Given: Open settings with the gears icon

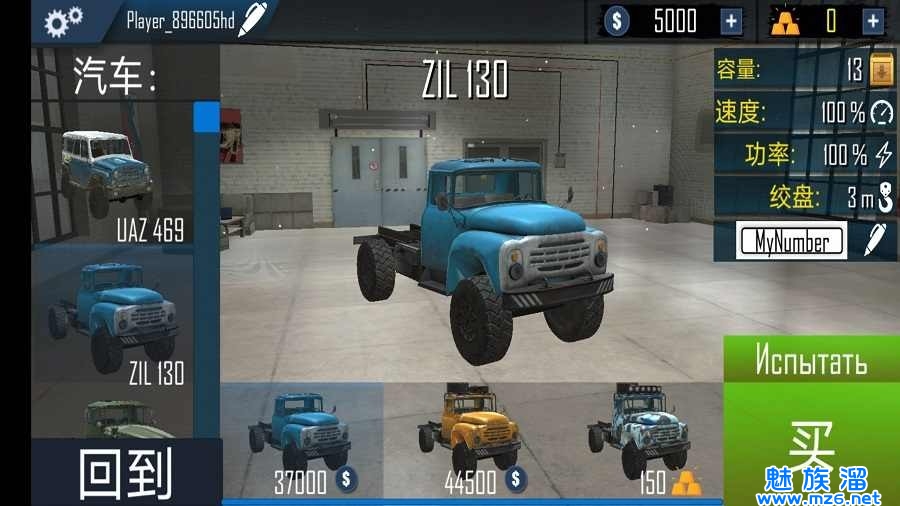Looking at the screenshot, I should pyautogui.click(x=64, y=20).
